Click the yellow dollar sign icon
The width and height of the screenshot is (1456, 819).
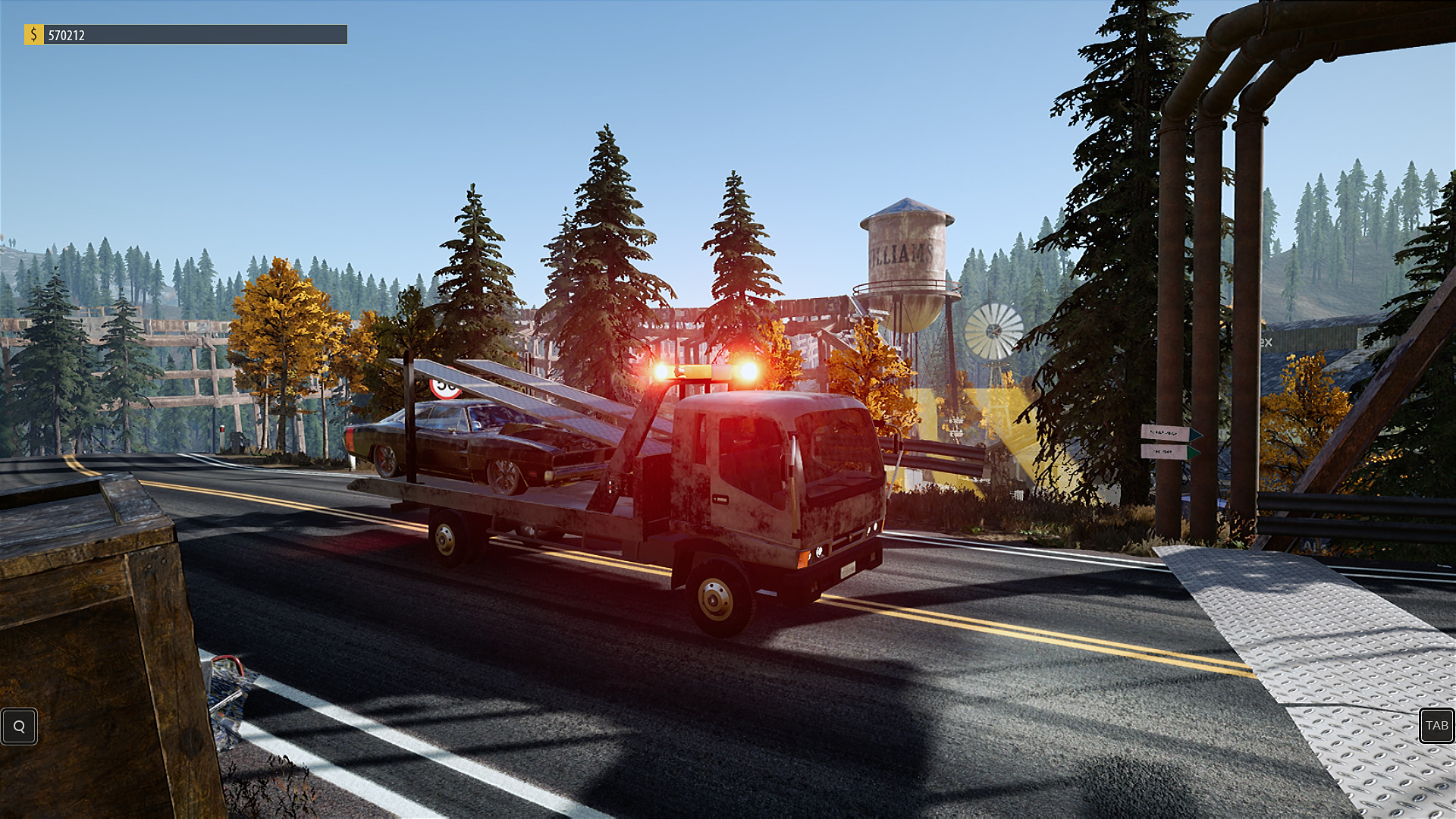click(33, 34)
